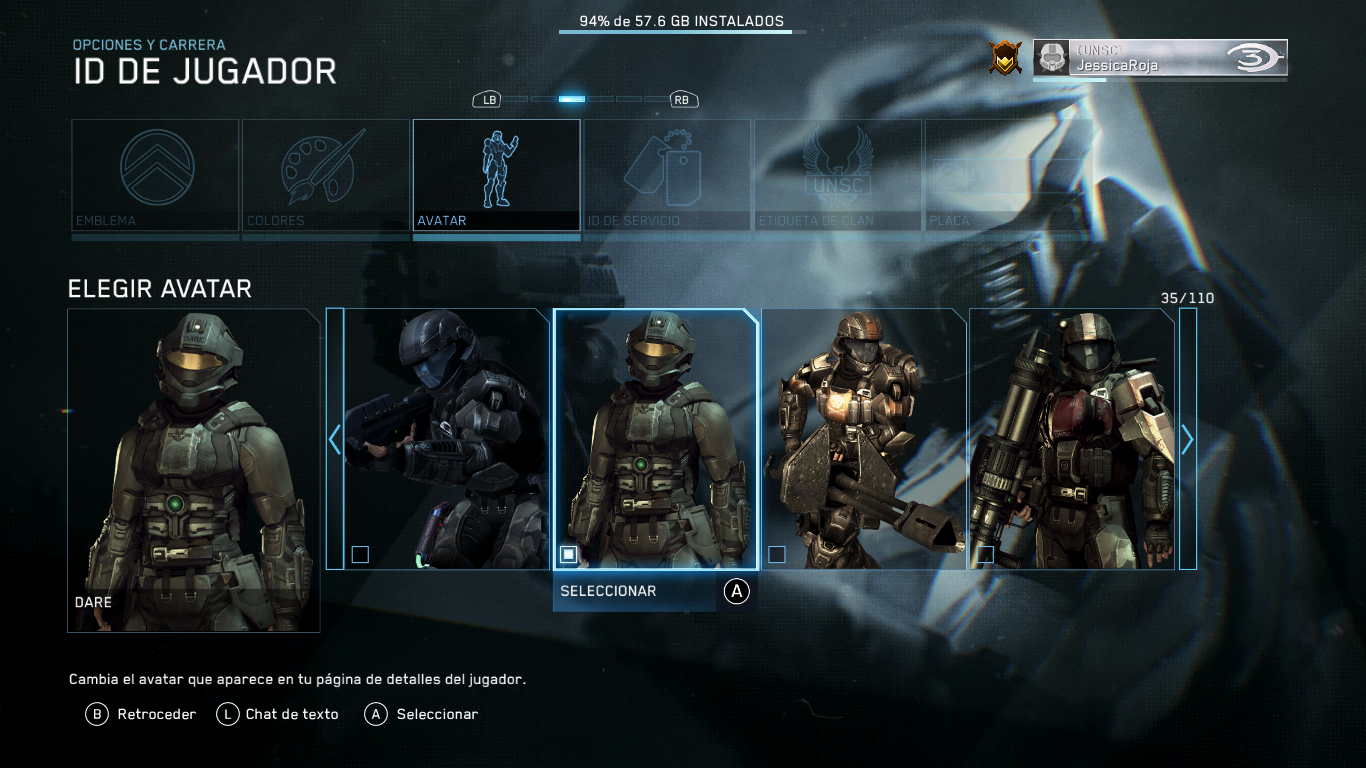Open the Emblema tab
1366x768 pixels.
click(155, 175)
